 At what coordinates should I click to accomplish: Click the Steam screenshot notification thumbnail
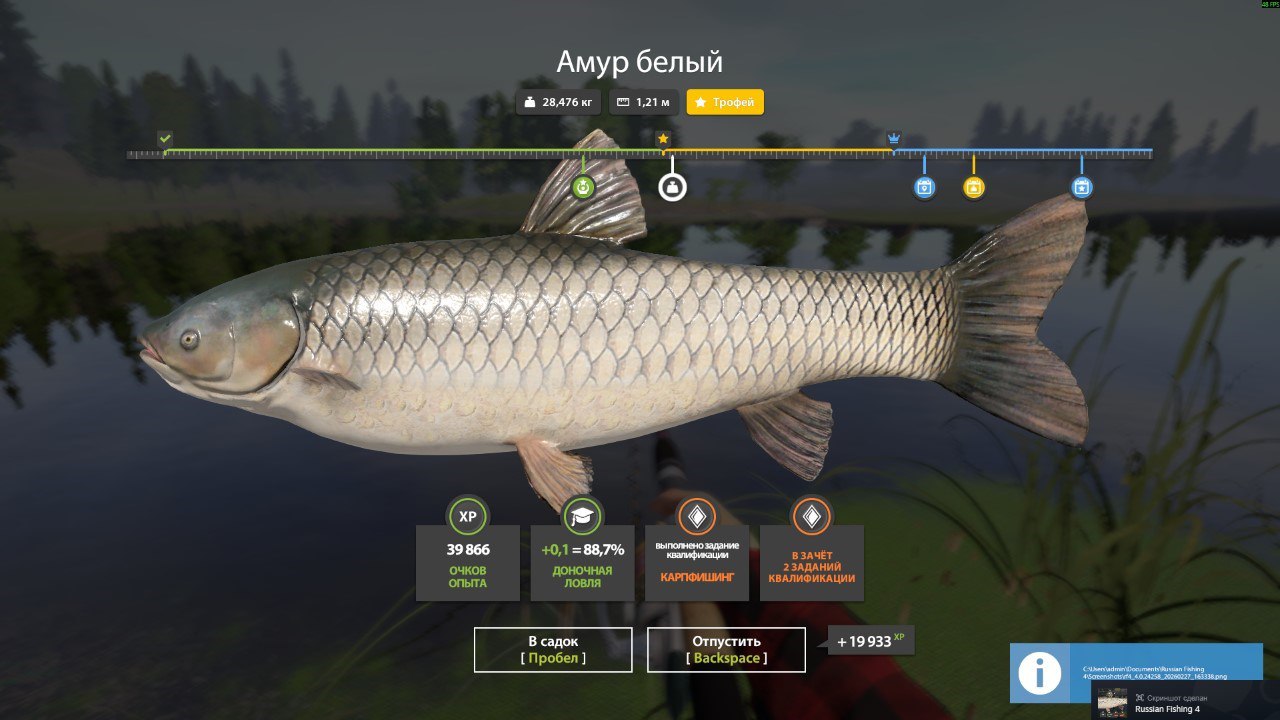[1112, 702]
